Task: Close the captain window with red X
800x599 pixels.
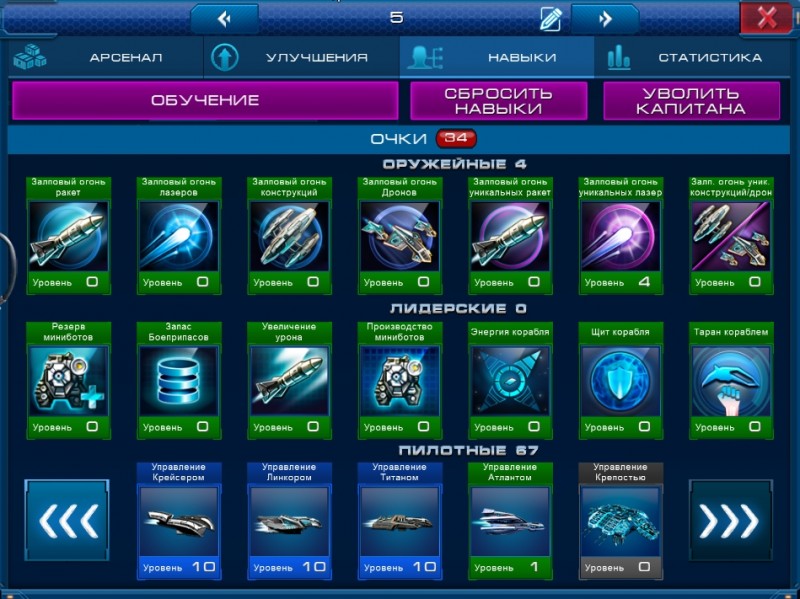Action: 767,17
